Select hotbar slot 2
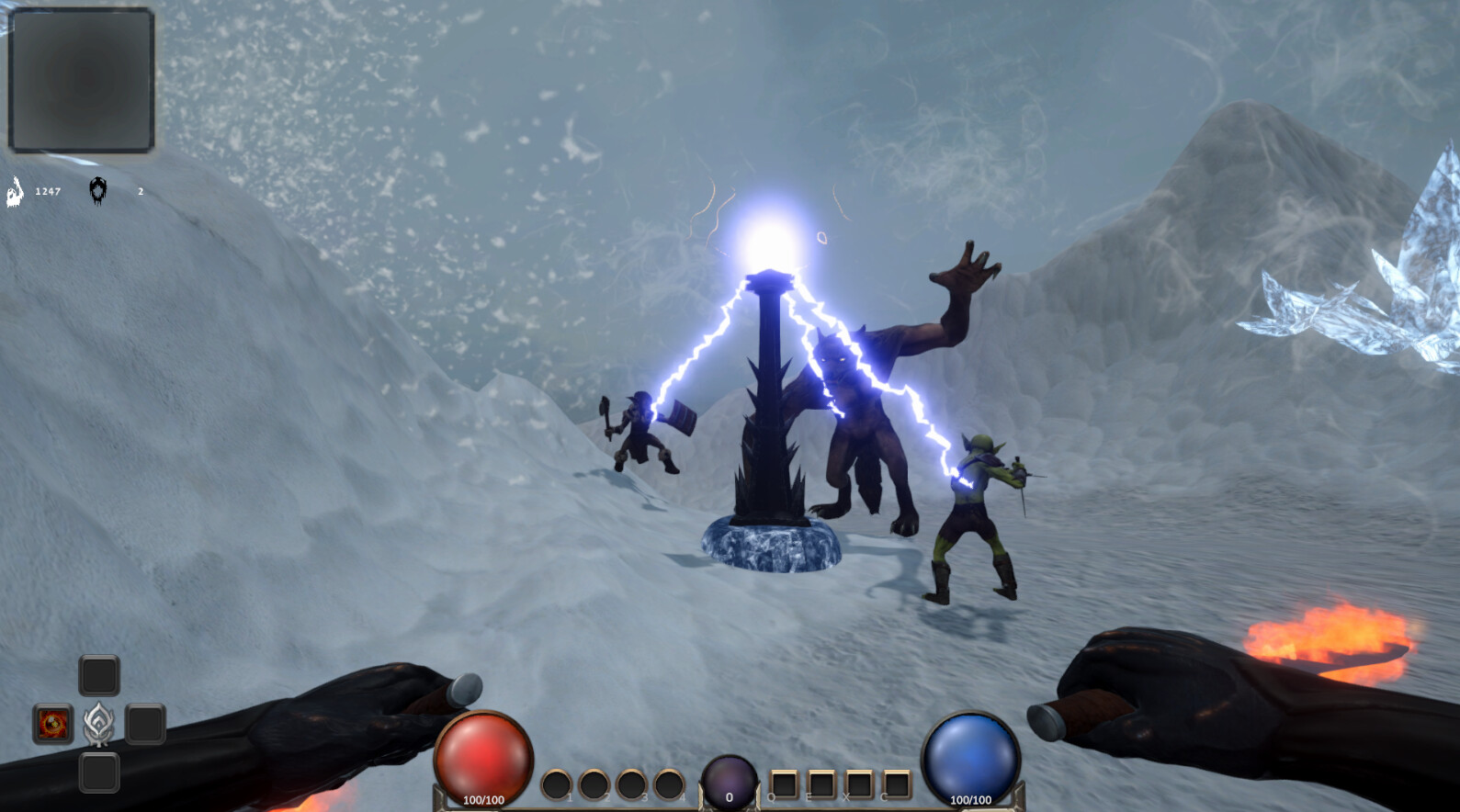The width and height of the screenshot is (1460, 812). pyautogui.click(x=593, y=784)
